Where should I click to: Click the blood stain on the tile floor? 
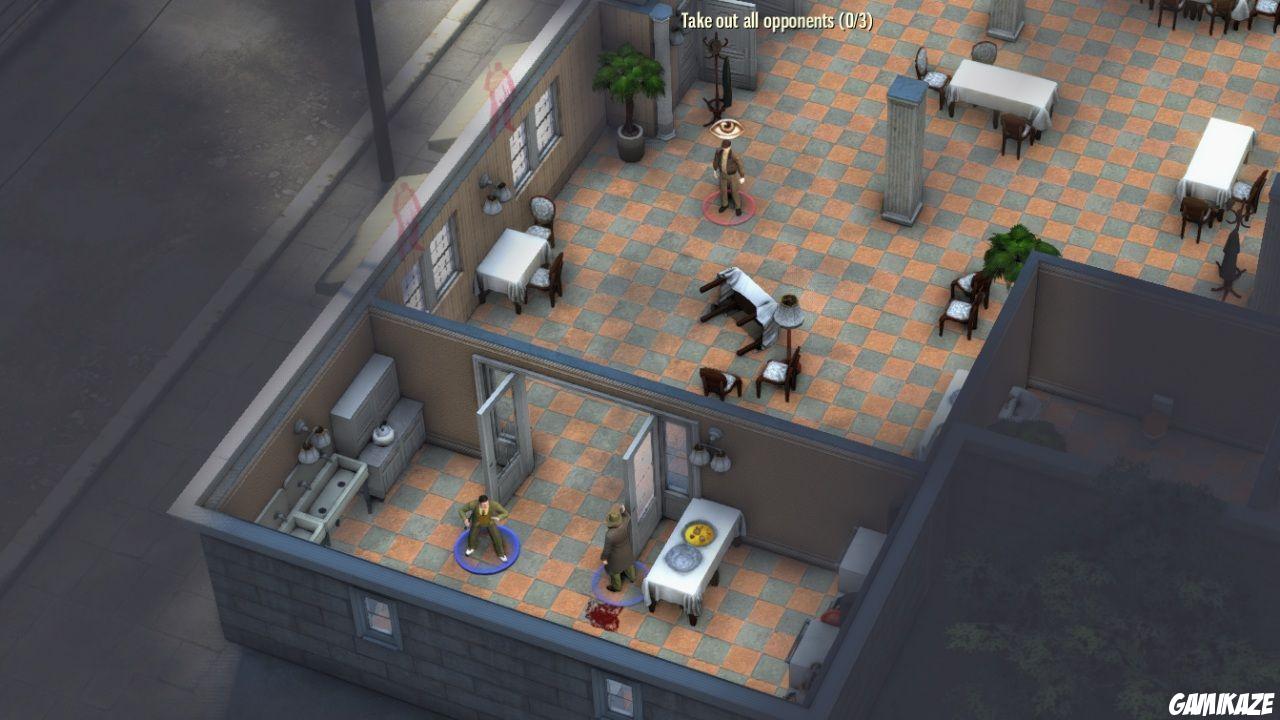click(603, 615)
